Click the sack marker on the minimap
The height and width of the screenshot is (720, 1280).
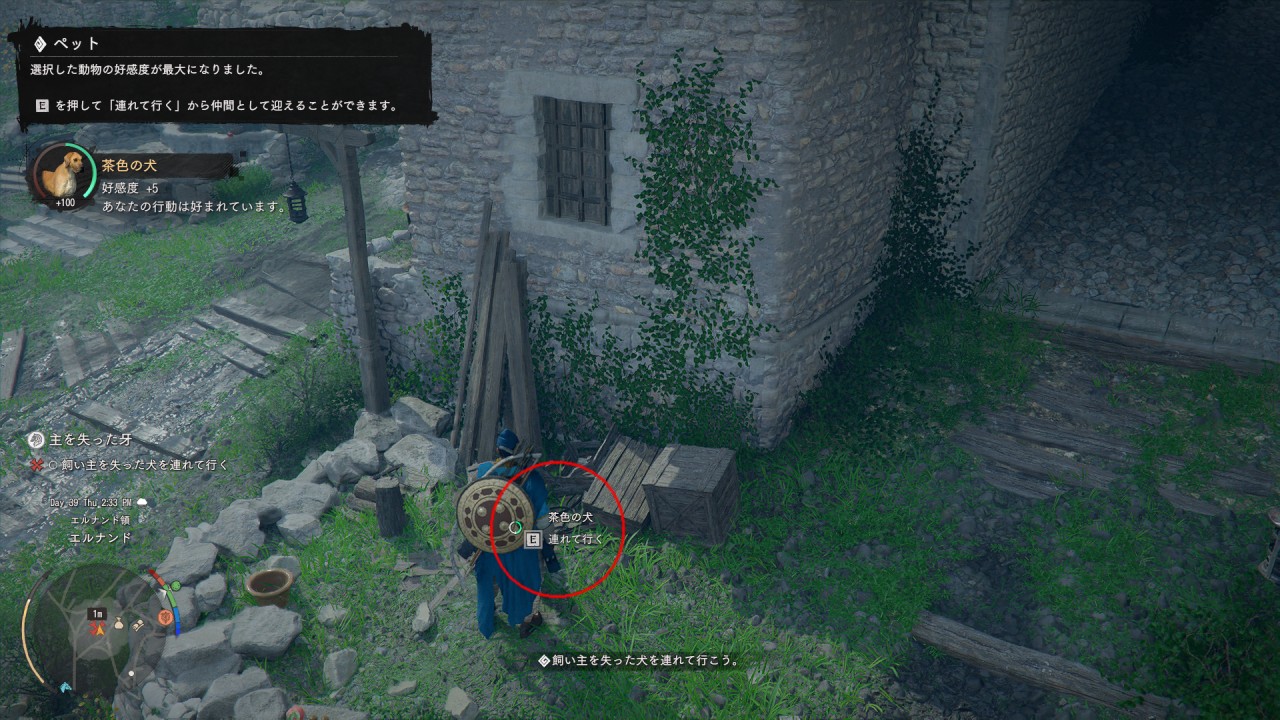(x=118, y=624)
